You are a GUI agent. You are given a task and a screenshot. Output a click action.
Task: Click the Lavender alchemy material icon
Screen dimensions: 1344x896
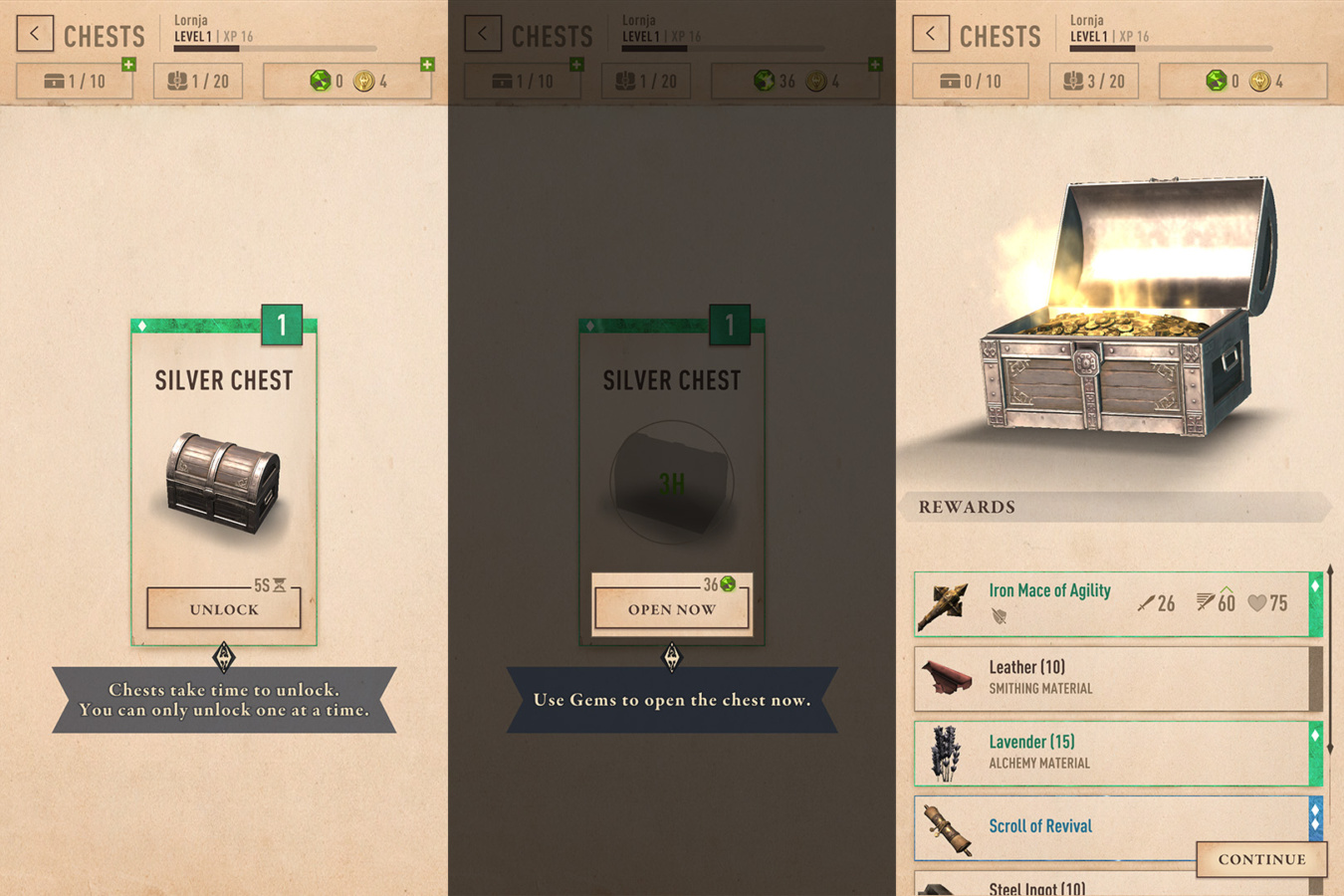(x=944, y=754)
